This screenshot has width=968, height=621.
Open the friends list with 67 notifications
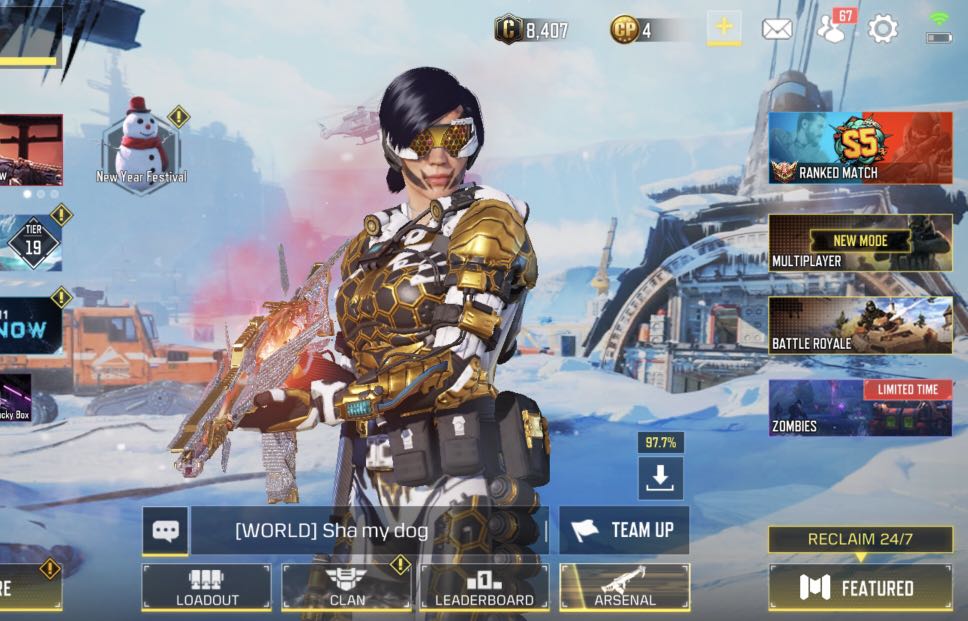(x=832, y=28)
